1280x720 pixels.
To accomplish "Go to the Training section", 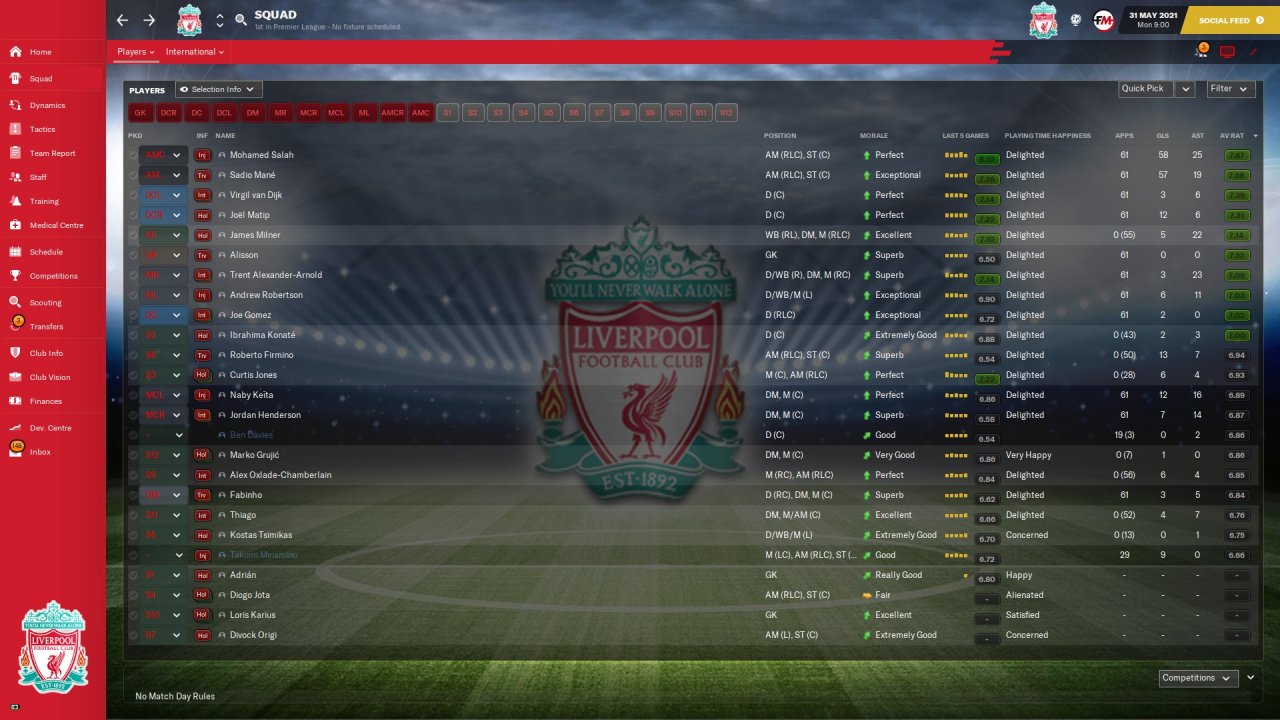I will (44, 201).
